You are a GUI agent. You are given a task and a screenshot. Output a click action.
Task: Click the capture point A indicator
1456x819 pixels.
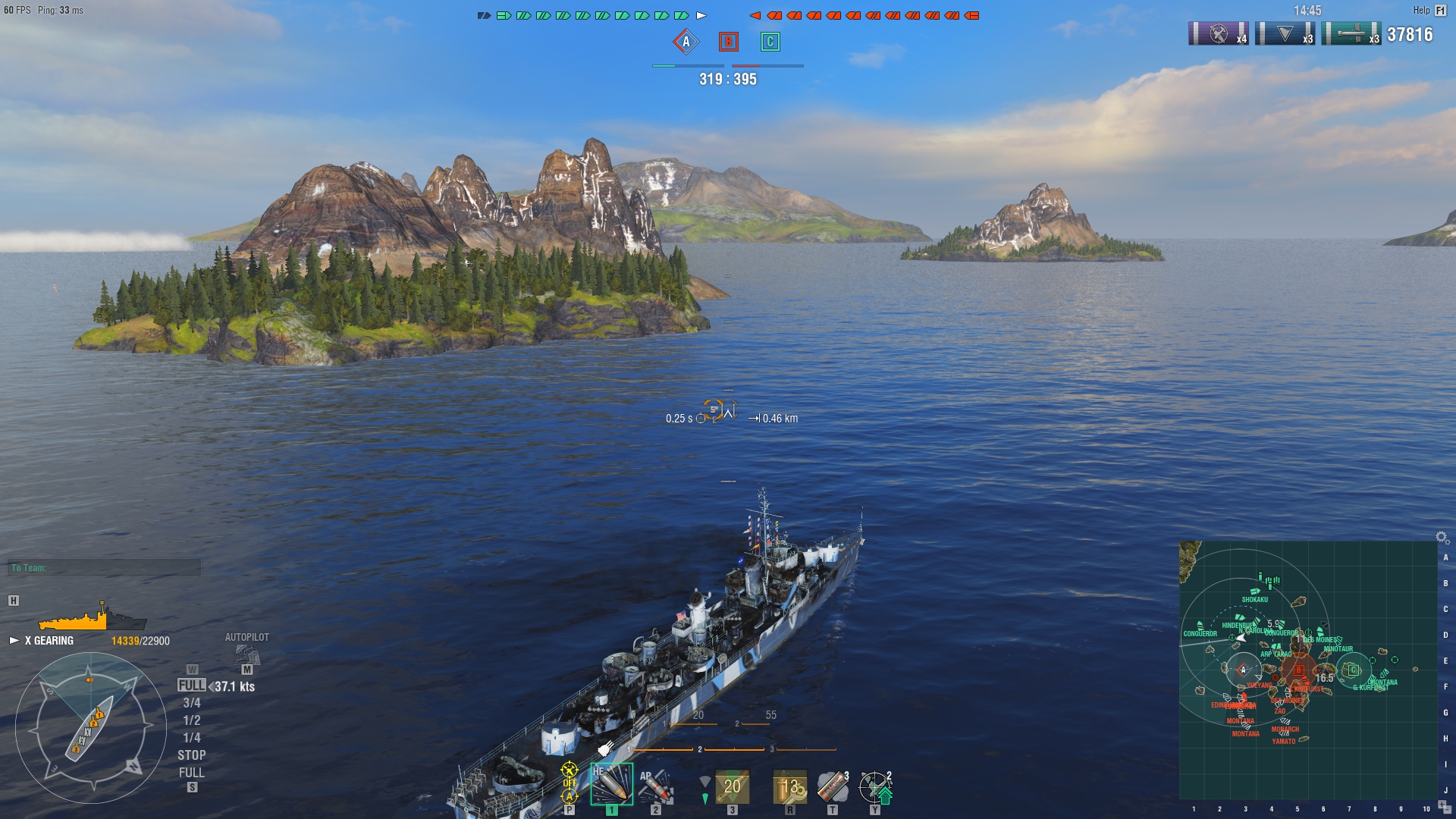coord(686,42)
